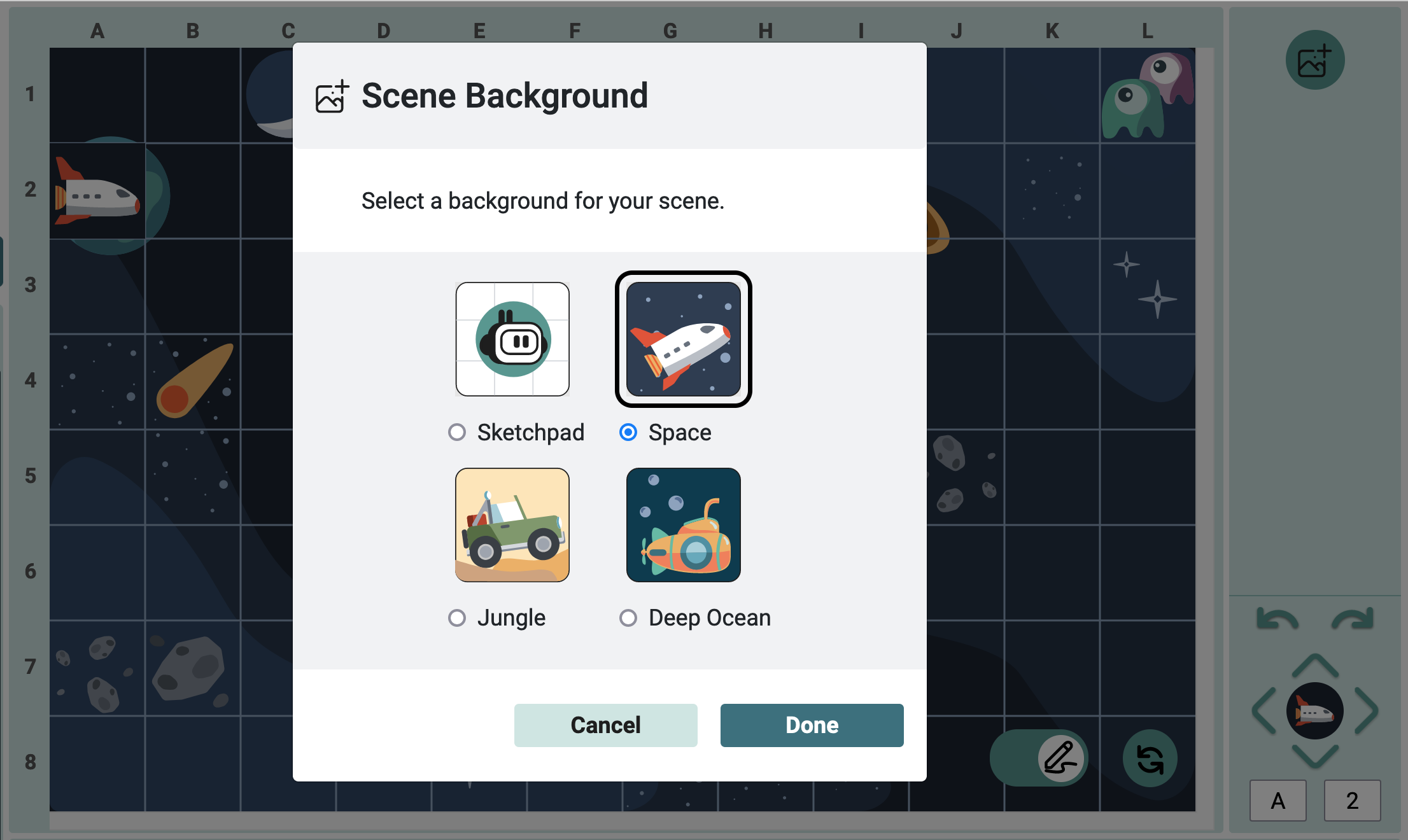1408x840 pixels.
Task: Open the background picker from the side panel
Action: (x=1314, y=59)
